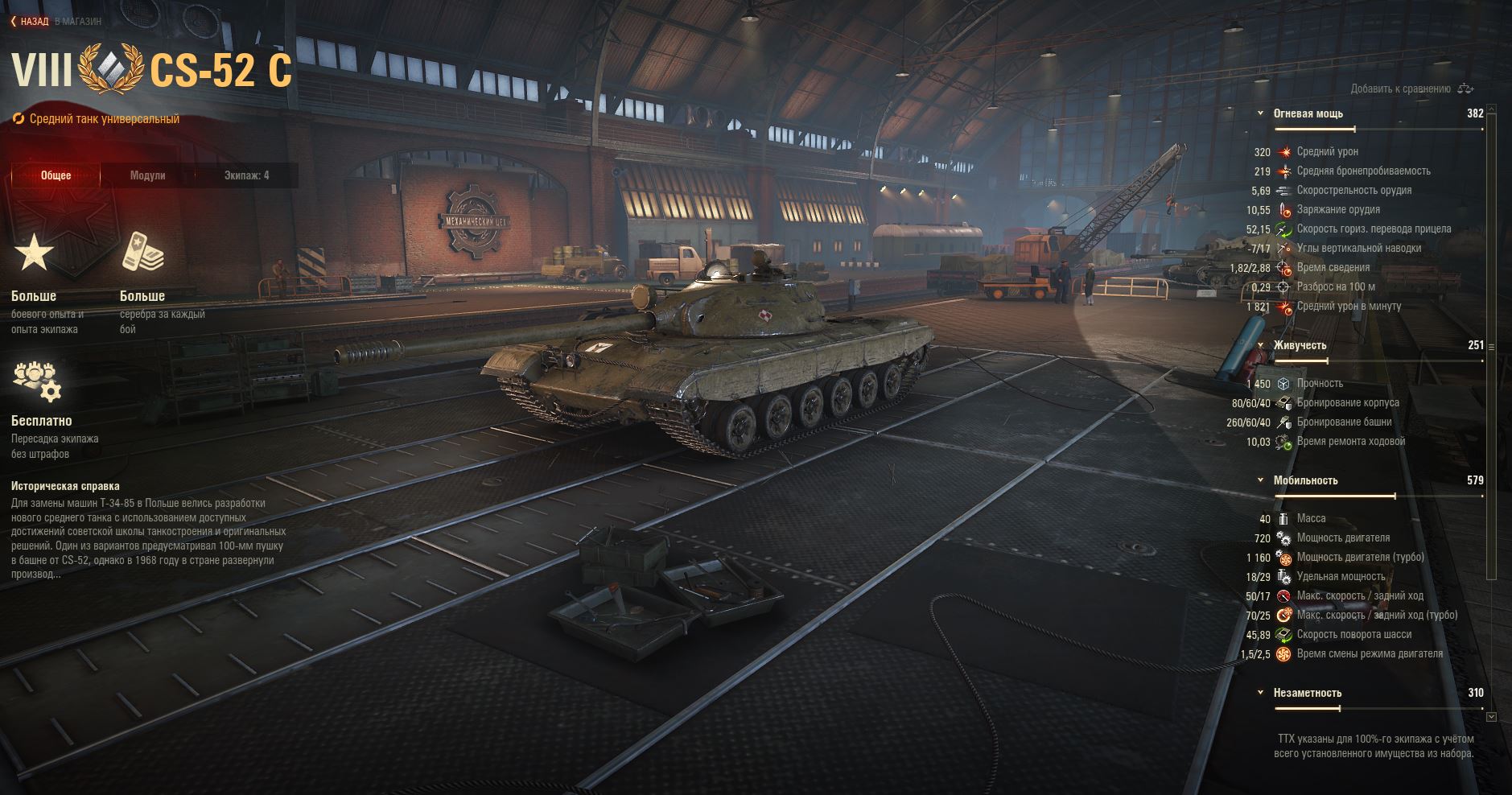Click the stats panel scroll-down arrow
This screenshot has height=795, width=1512.
(1491, 716)
